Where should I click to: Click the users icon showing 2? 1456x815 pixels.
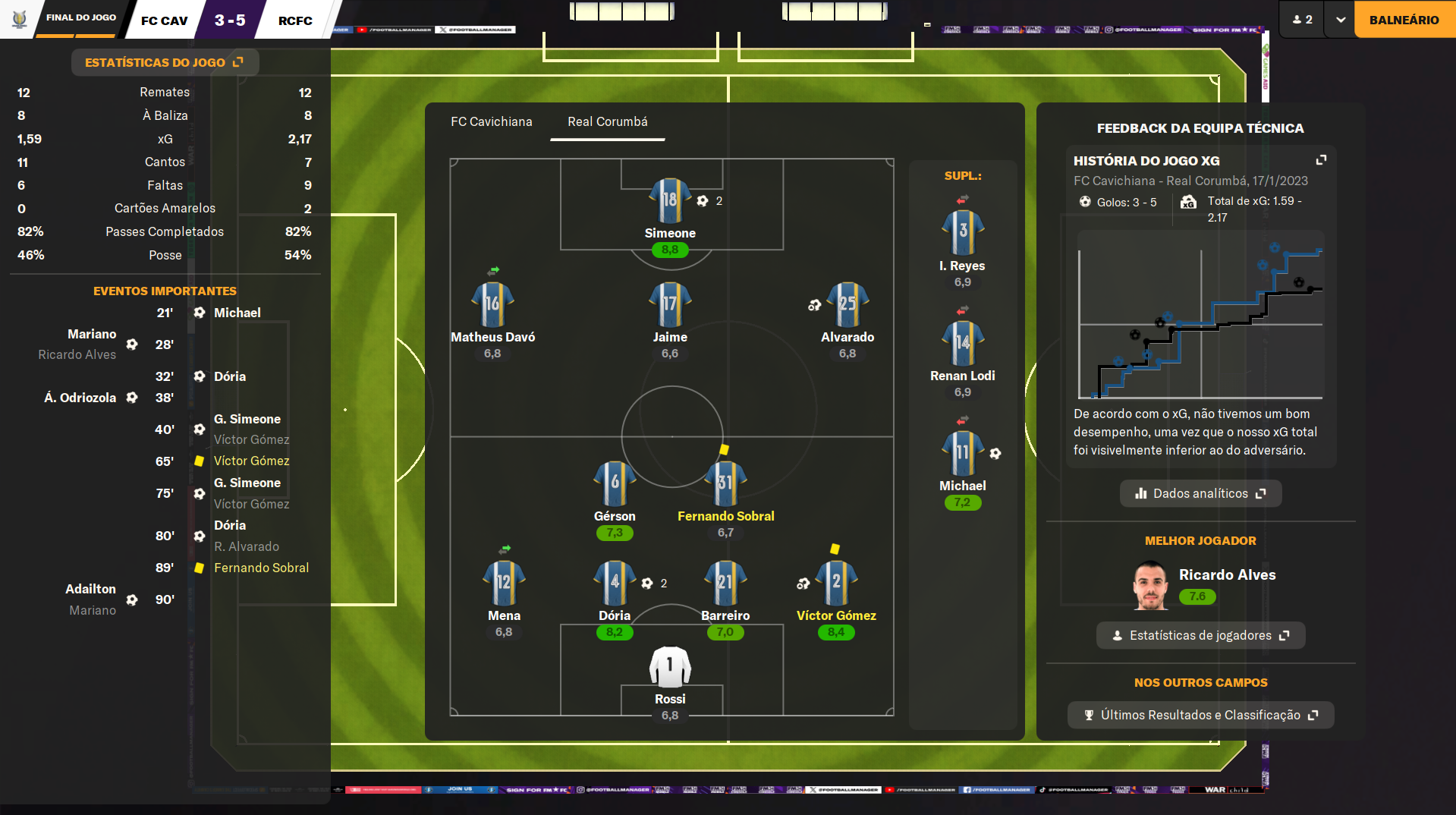pos(1302,20)
